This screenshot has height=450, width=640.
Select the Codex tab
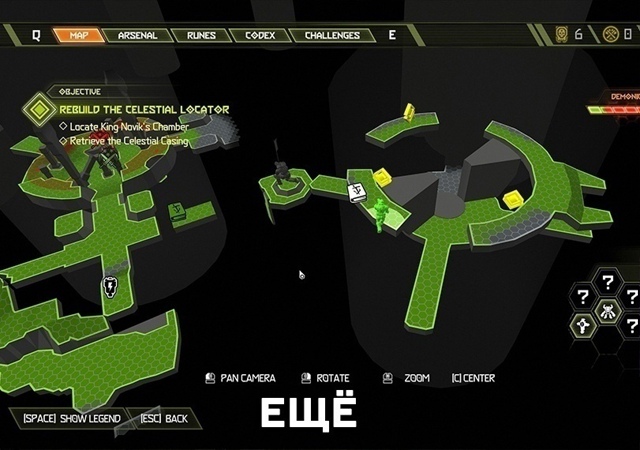coord(260,35)
